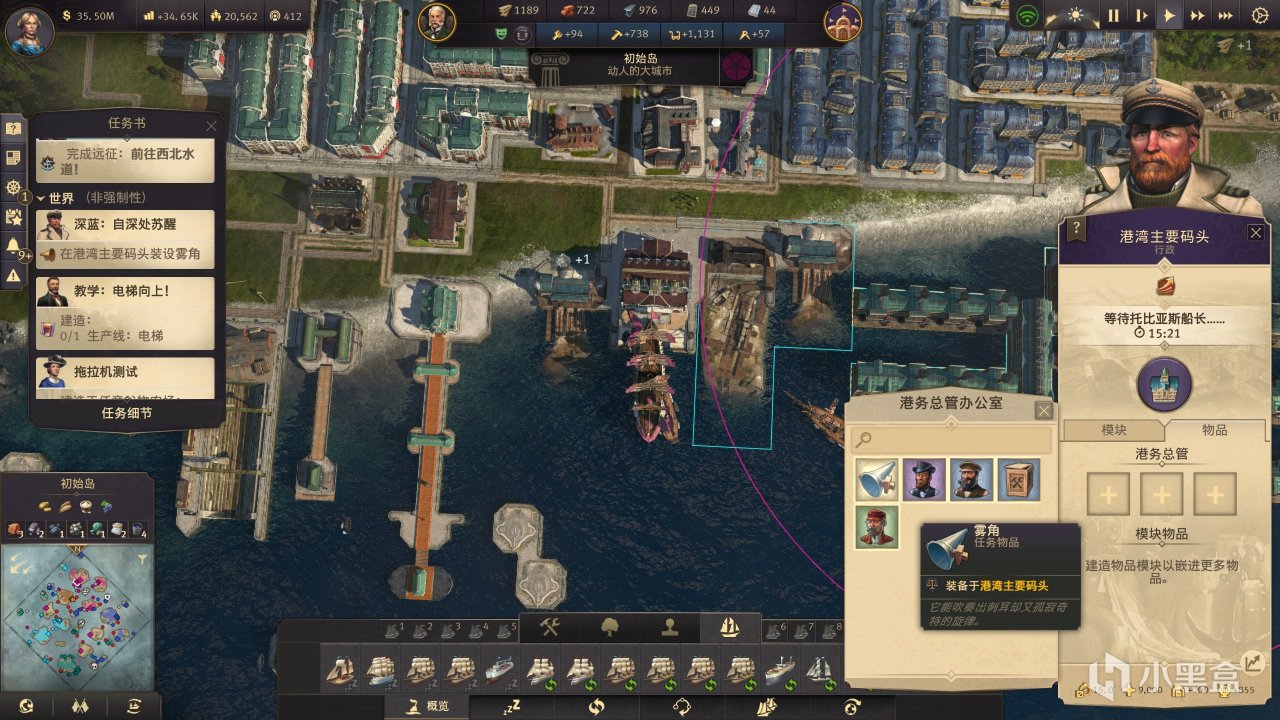
Task: Close the 港务总管办公室 item window
Action: click(x=1043, y=411)
